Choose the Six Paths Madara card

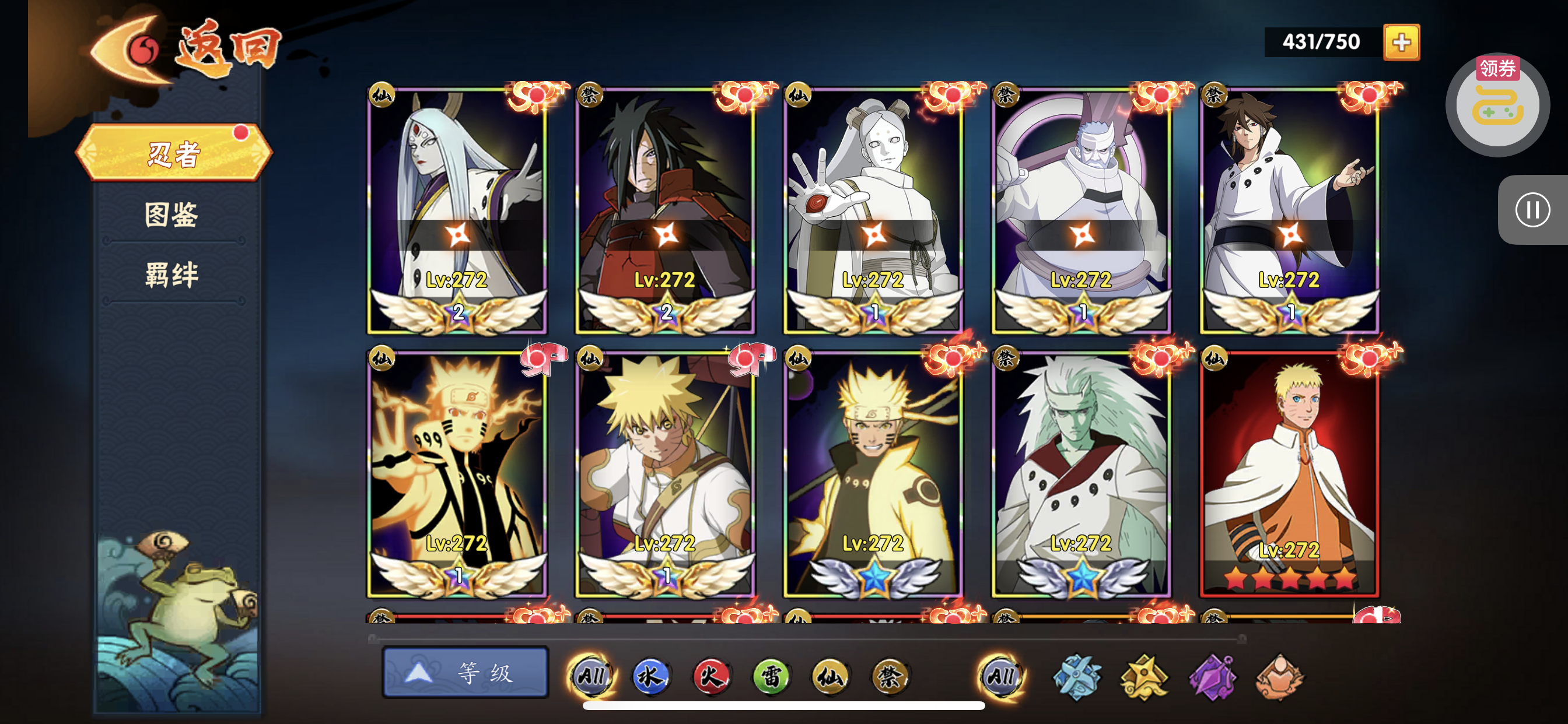(1081, 475)
